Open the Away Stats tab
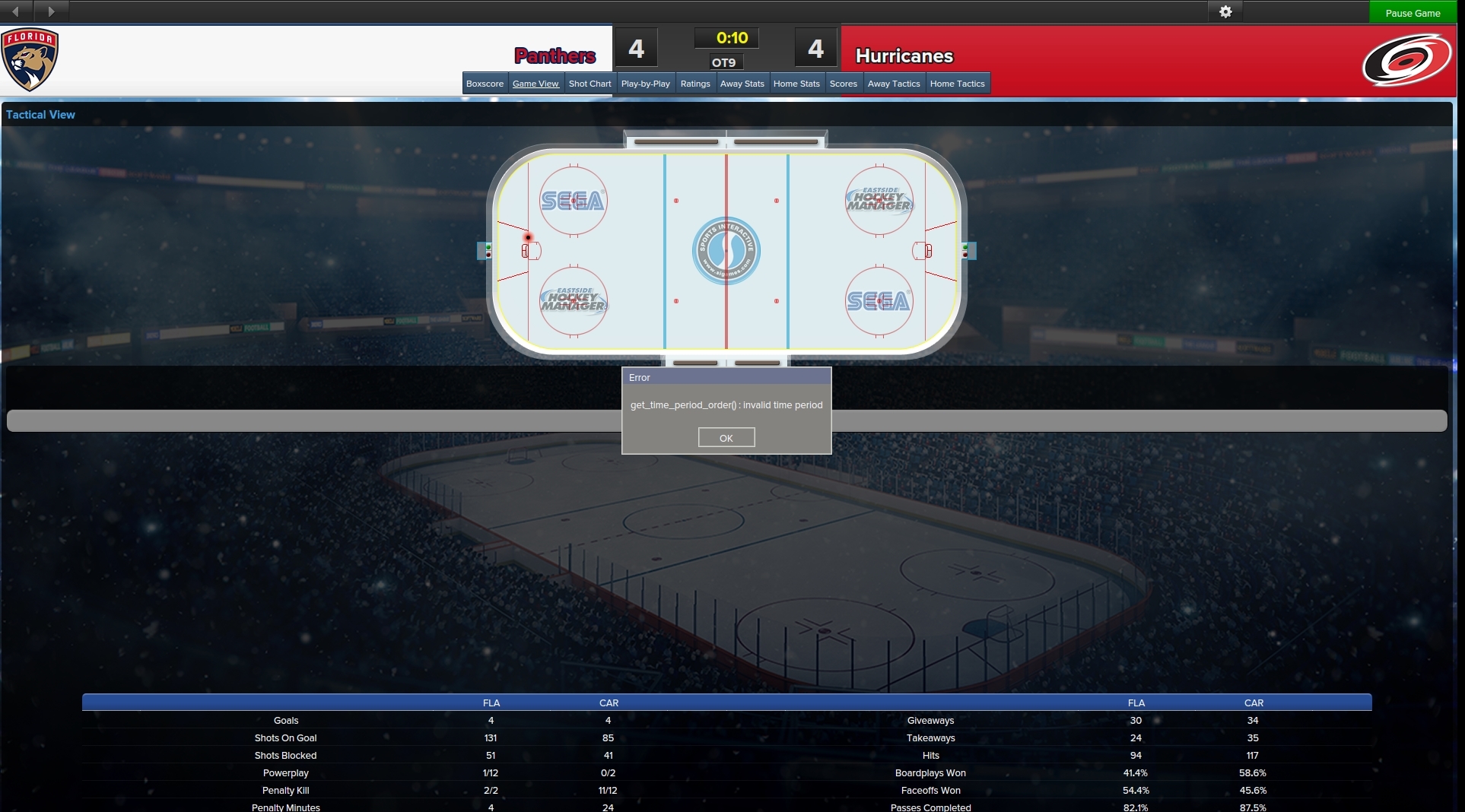Image resolution: width=1465 pixels, height=812 pixels. (742, 84)
